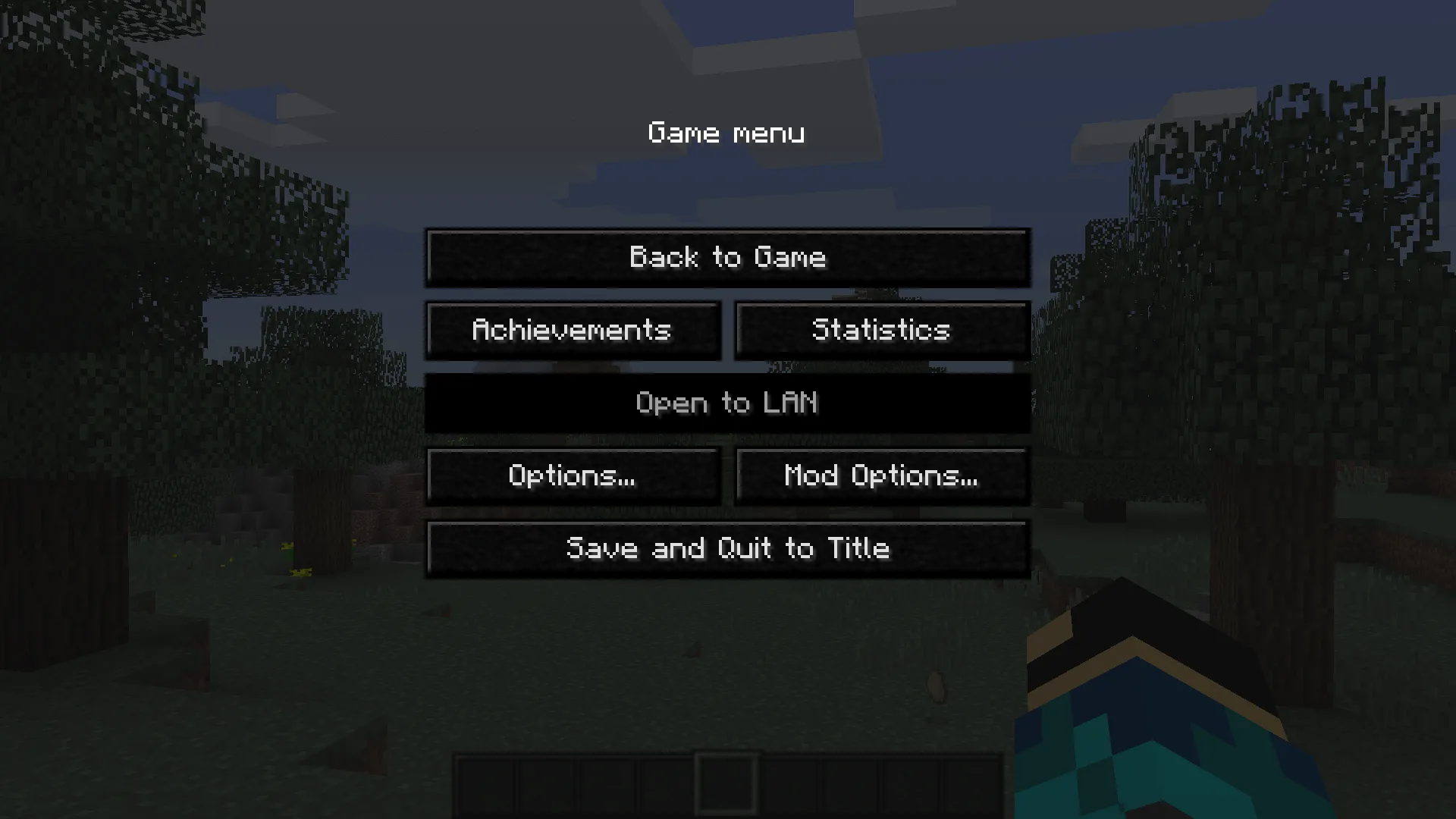Open the Achievements screen
The height and width of the screenshot is (819, 1456).
click(x=574, y=330)
